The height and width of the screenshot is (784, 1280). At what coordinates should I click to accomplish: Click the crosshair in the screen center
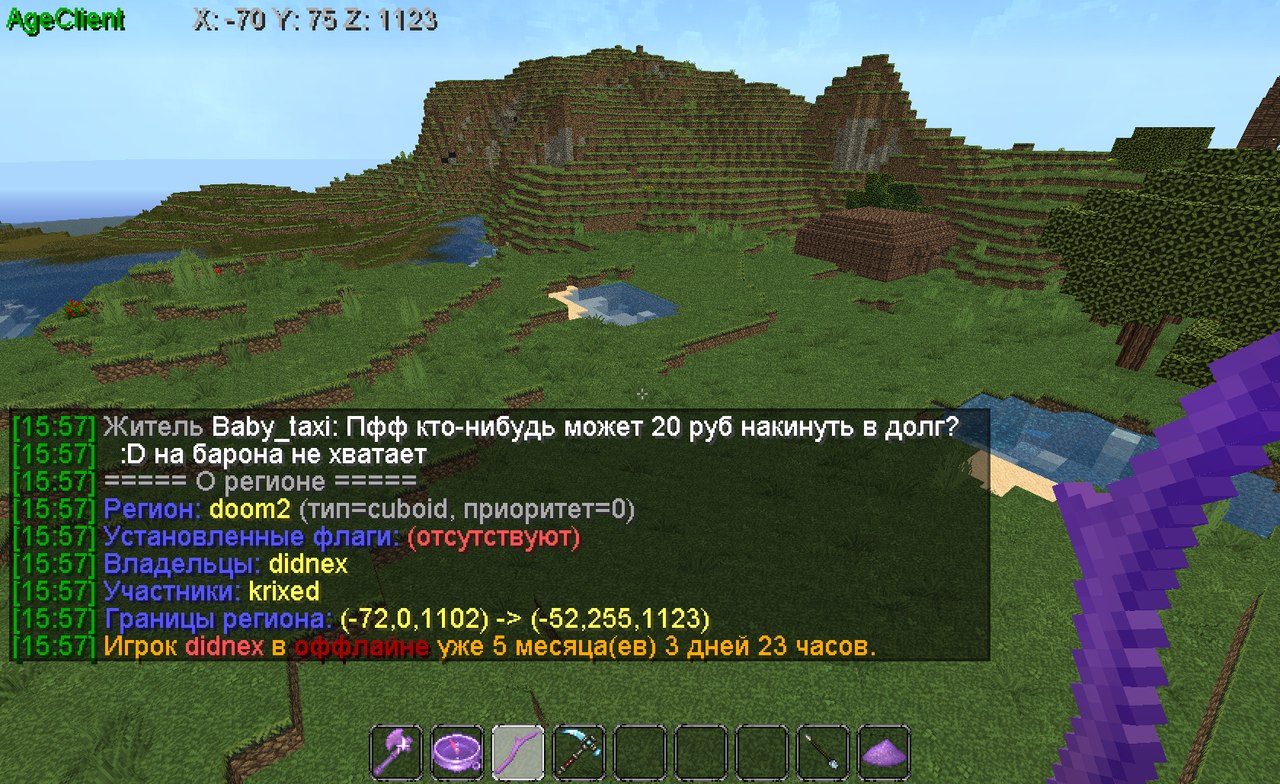640,394
